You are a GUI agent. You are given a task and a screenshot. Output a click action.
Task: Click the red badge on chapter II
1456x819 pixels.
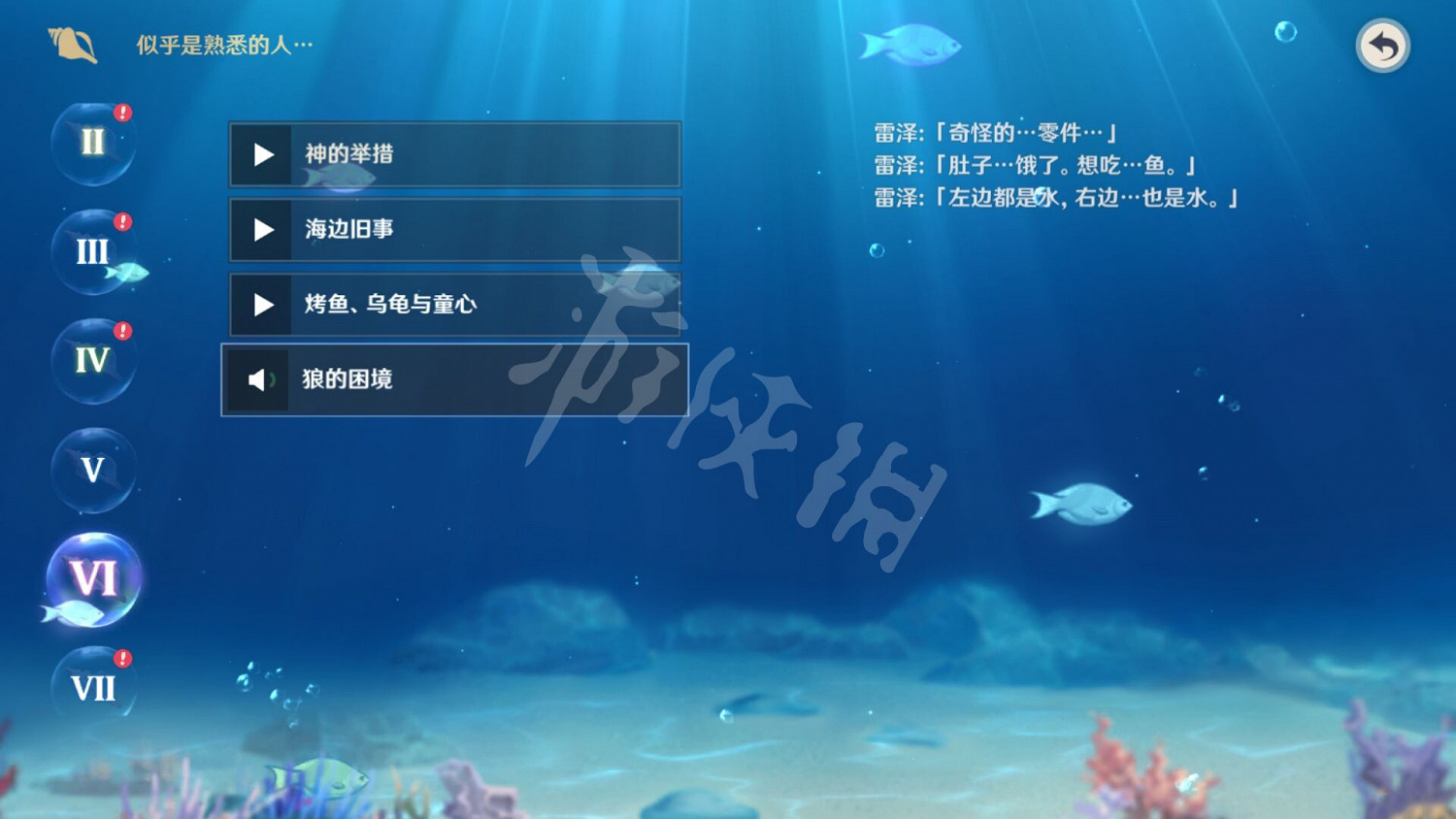(x=120, y=111)
